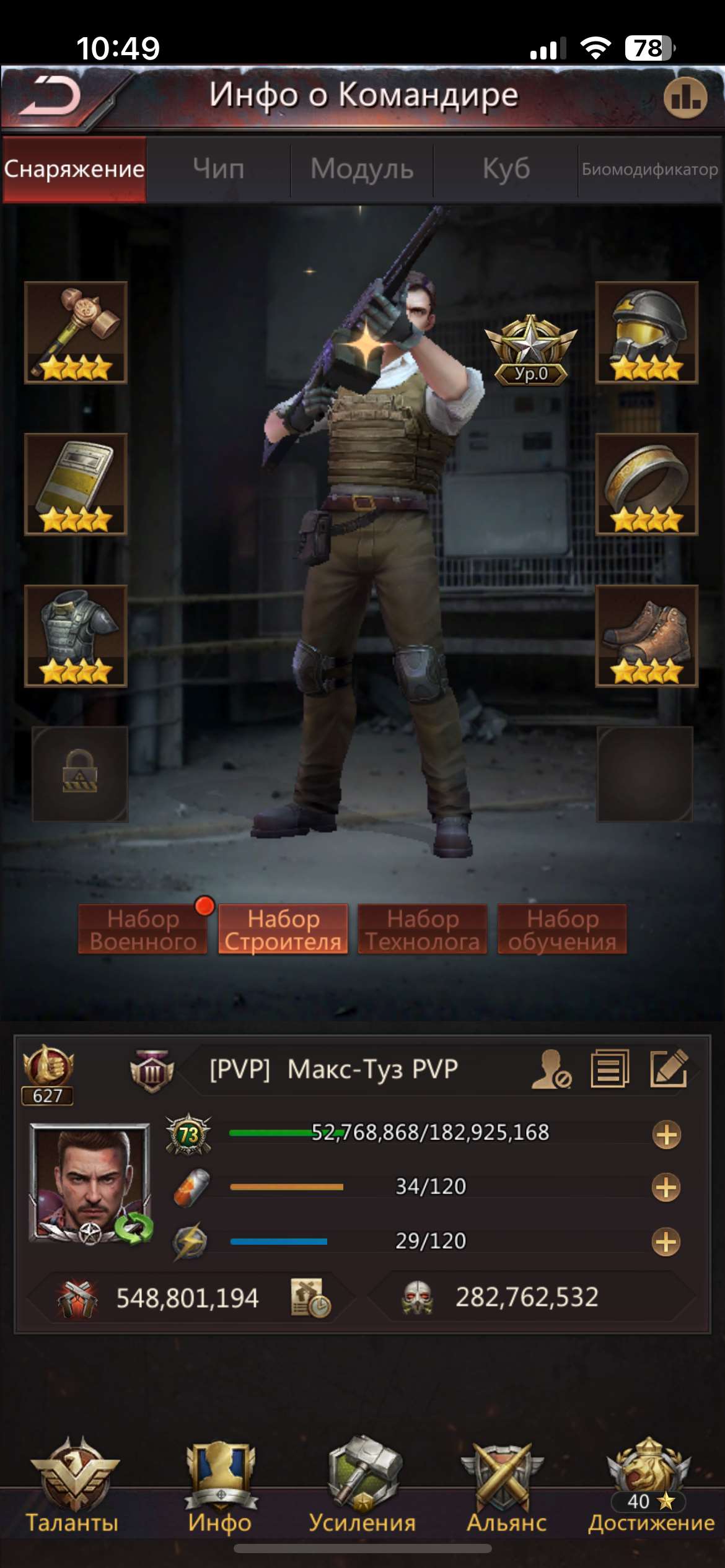Show the Биомодификатор tab
The width and height of the screenshot is (725, 1568).
[x=649, y=169]
